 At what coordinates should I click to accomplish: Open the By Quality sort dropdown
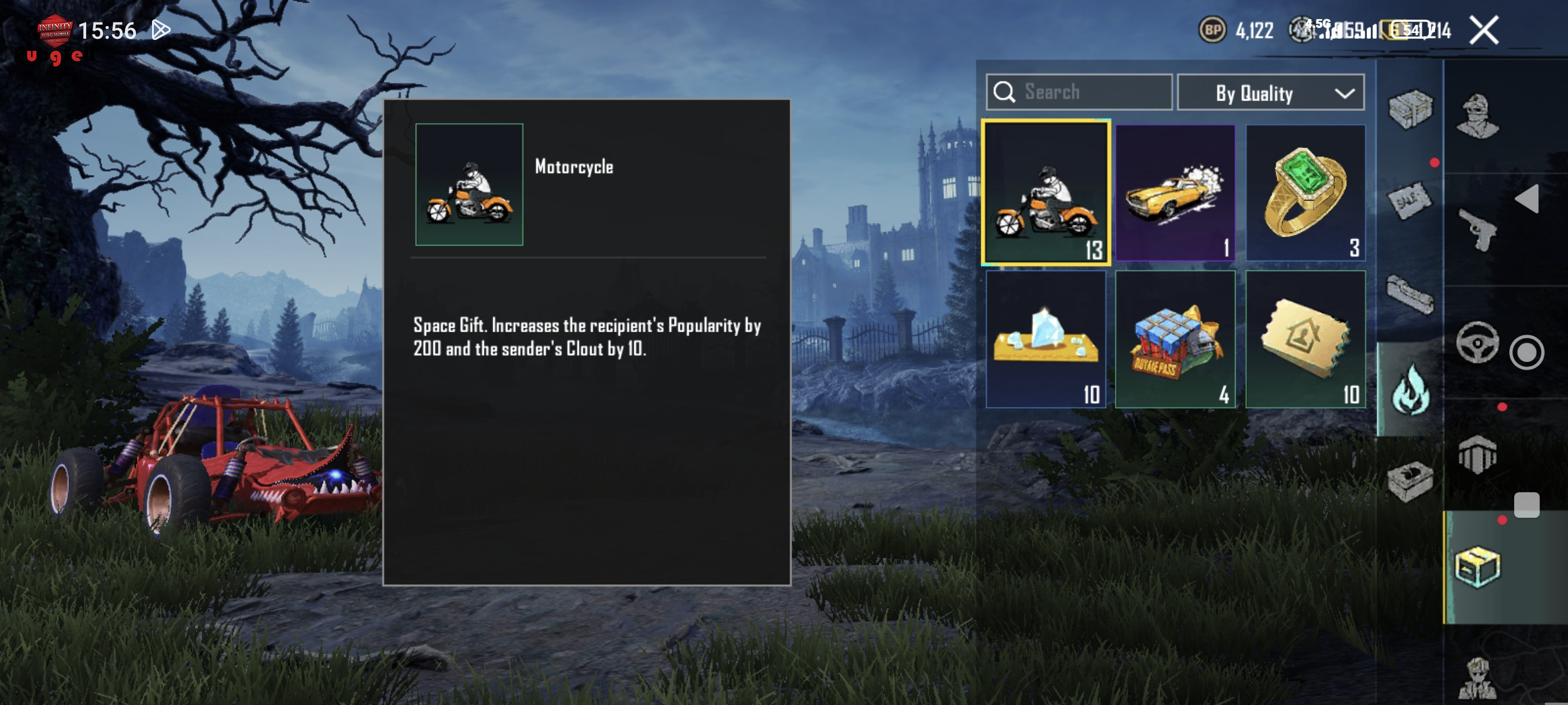(1270, 93)
